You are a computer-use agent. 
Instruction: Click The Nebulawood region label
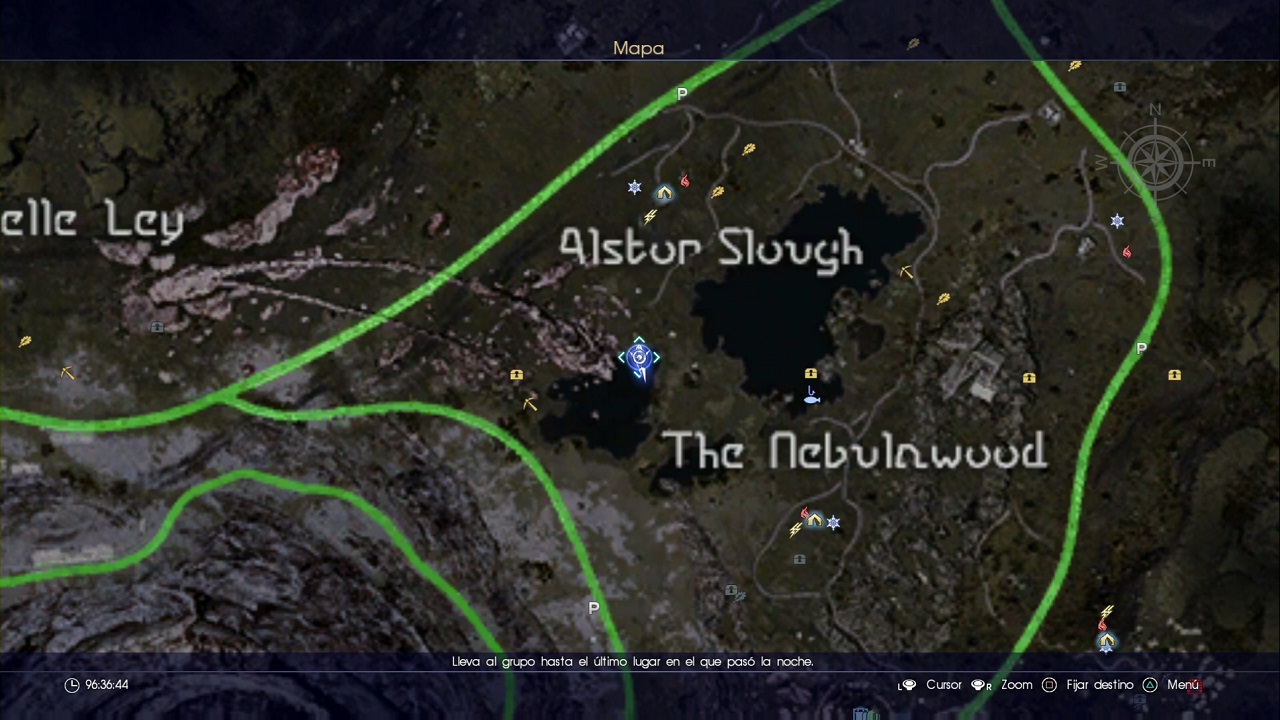(855, 452)
